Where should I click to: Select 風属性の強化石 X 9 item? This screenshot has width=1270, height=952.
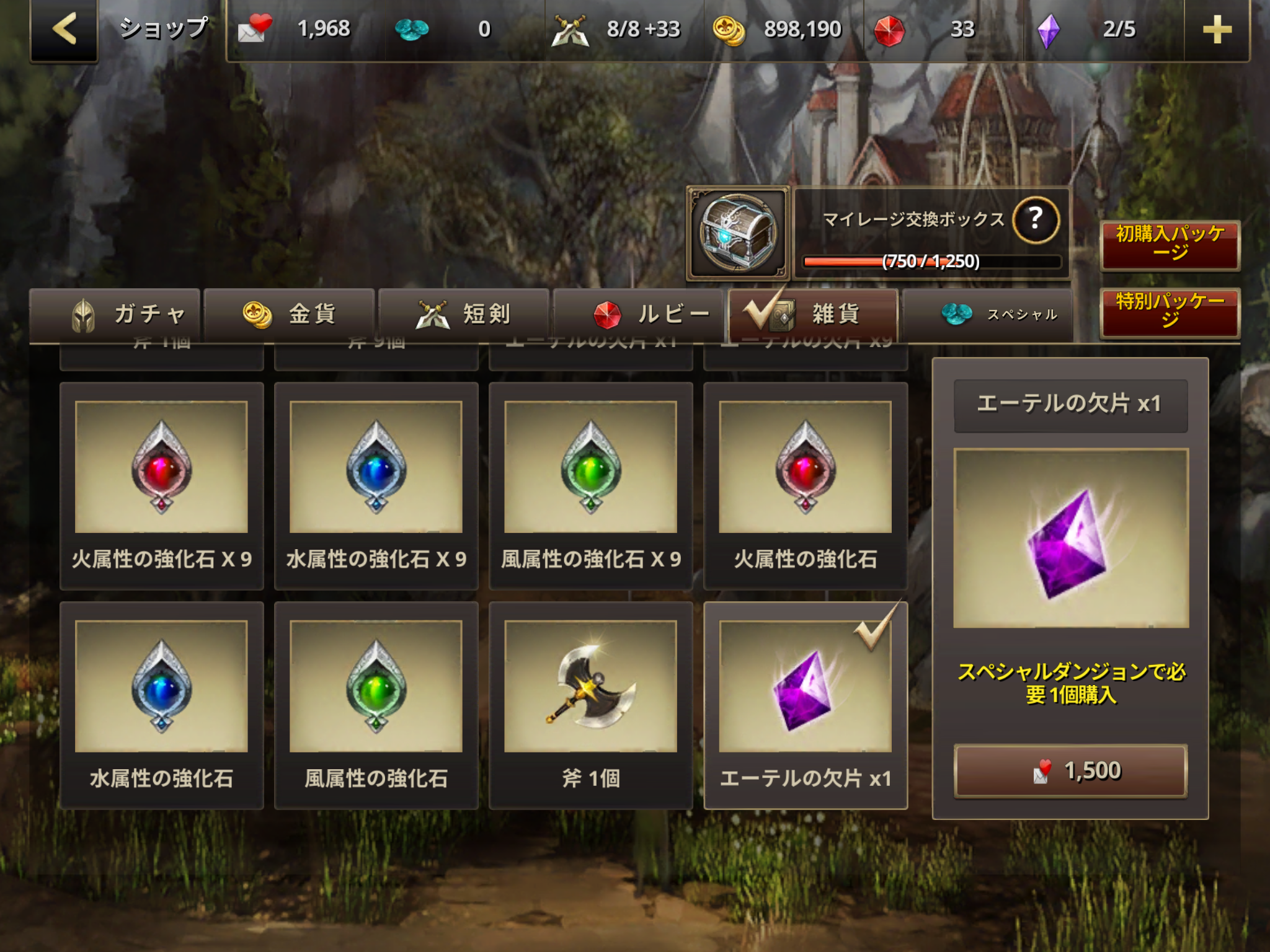tap(591, 485)
